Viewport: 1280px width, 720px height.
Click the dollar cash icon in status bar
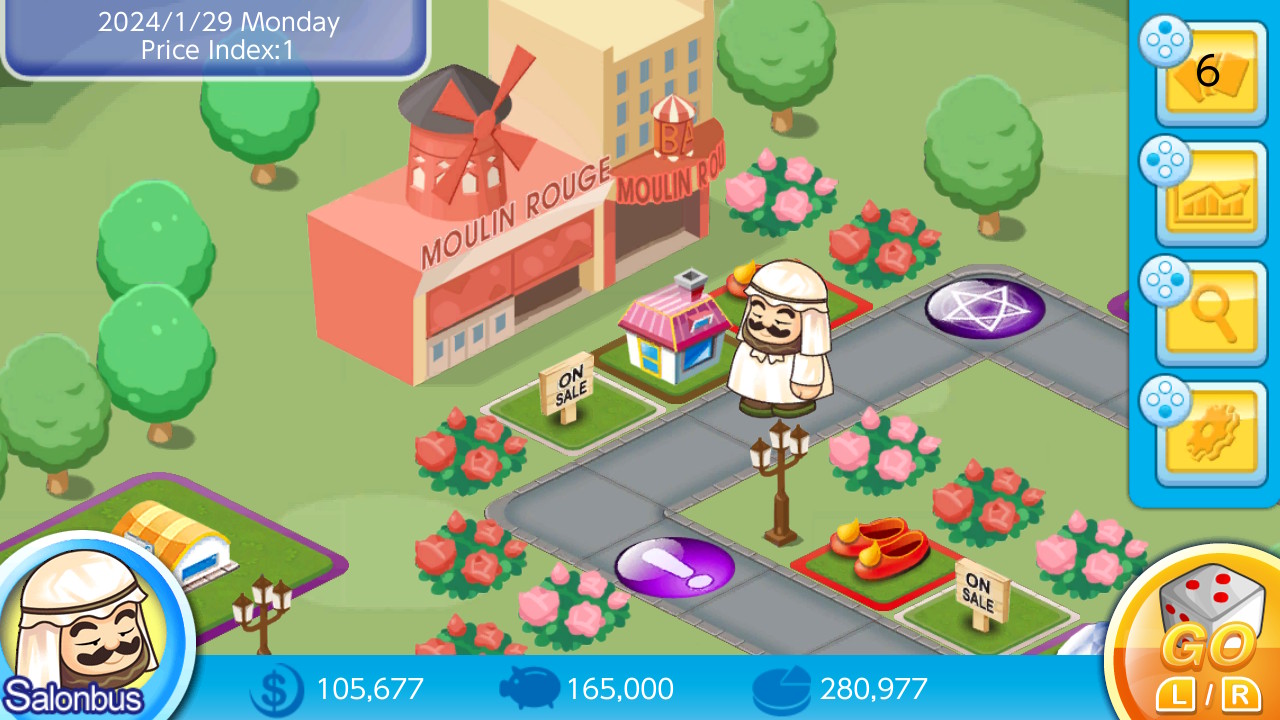coord(275,689)
